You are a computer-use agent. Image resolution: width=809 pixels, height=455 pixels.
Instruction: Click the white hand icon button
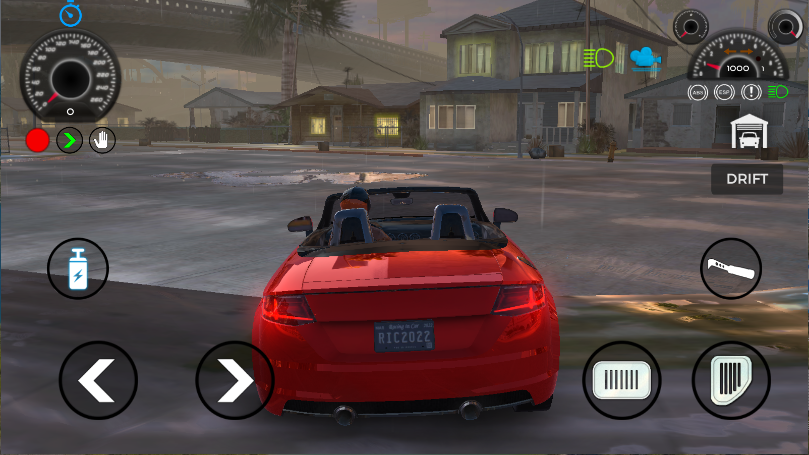pos(101,140)
